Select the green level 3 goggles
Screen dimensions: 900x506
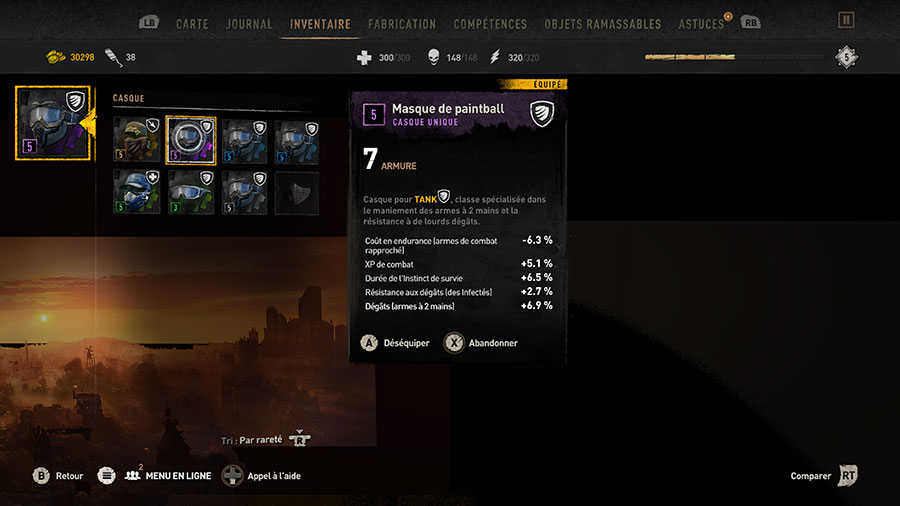pos(190,192)
